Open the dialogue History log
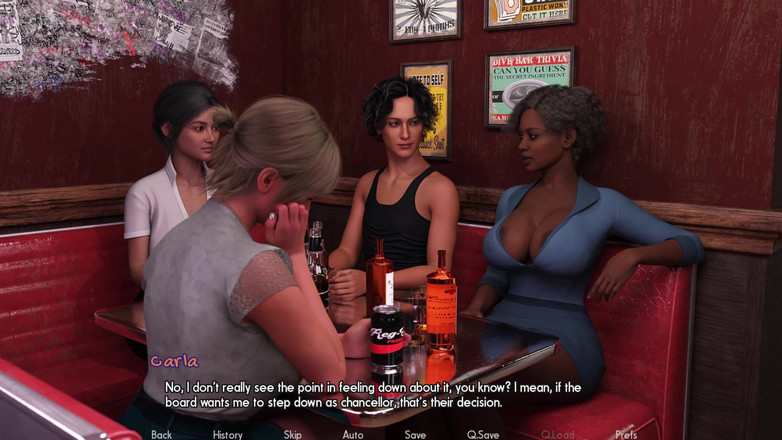 coord(227,434)
